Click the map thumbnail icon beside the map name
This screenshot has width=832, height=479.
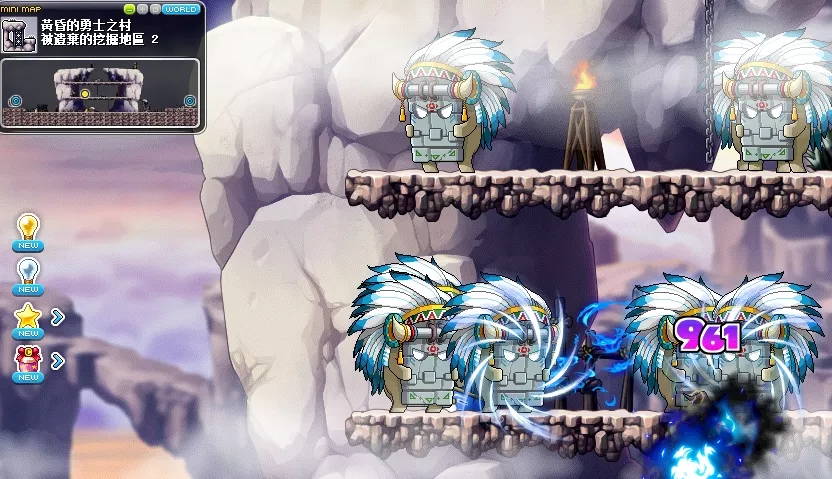(x=19, y=35)
